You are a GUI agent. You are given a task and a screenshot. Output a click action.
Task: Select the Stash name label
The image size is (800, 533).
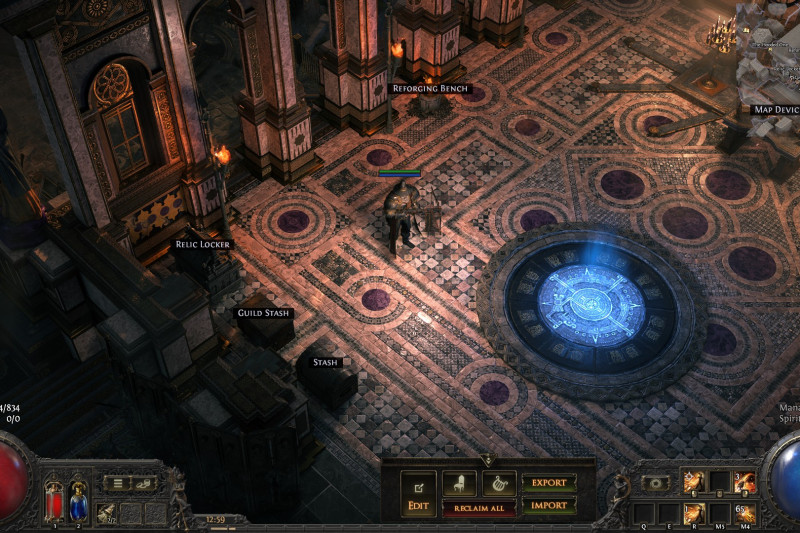click(325, 362)
